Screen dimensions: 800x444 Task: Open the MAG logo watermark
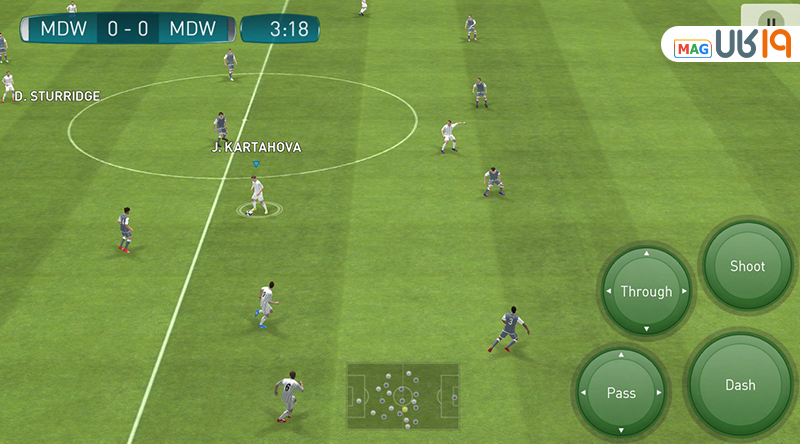tap(728, 45)
